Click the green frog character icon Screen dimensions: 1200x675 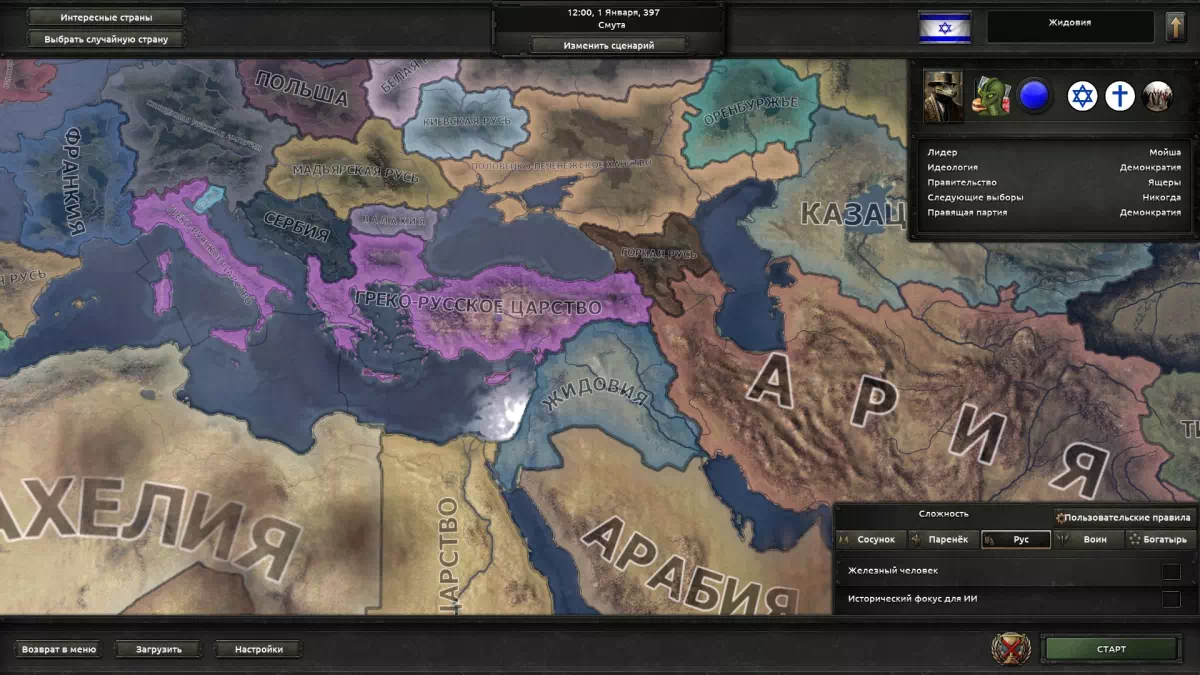coord(992,96)
